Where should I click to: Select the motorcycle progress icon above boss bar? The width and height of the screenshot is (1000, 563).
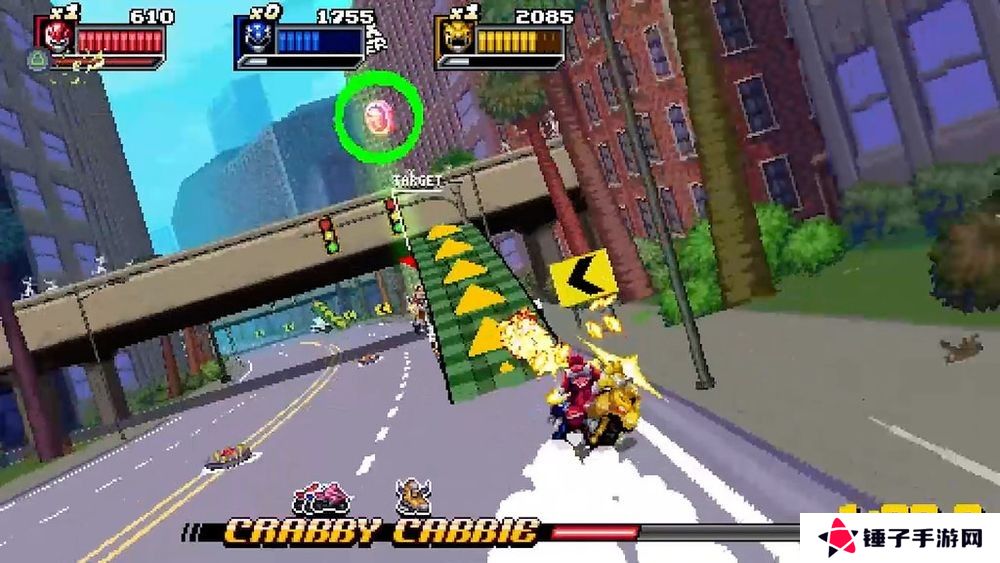click(321, 496)
